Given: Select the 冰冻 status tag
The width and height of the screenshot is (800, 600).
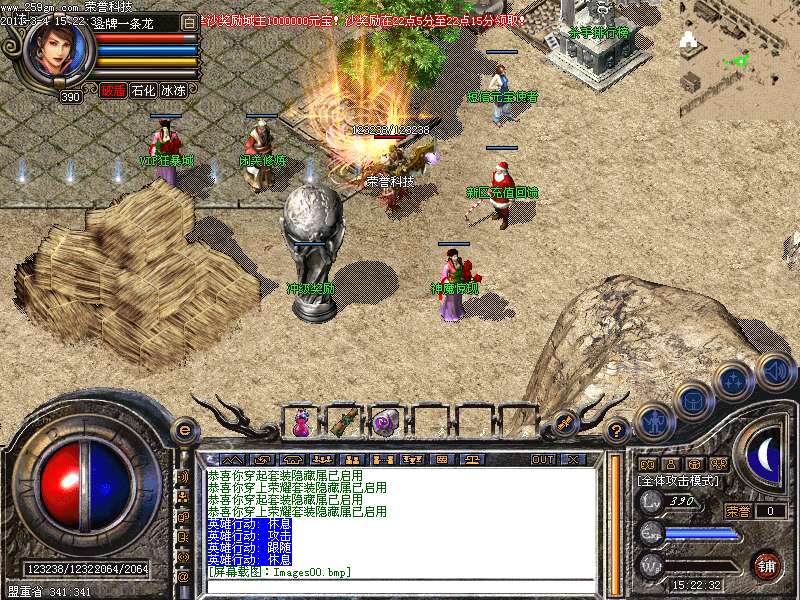Looking at the screenshot, I should pyautogui.click(x=173, y=91).
